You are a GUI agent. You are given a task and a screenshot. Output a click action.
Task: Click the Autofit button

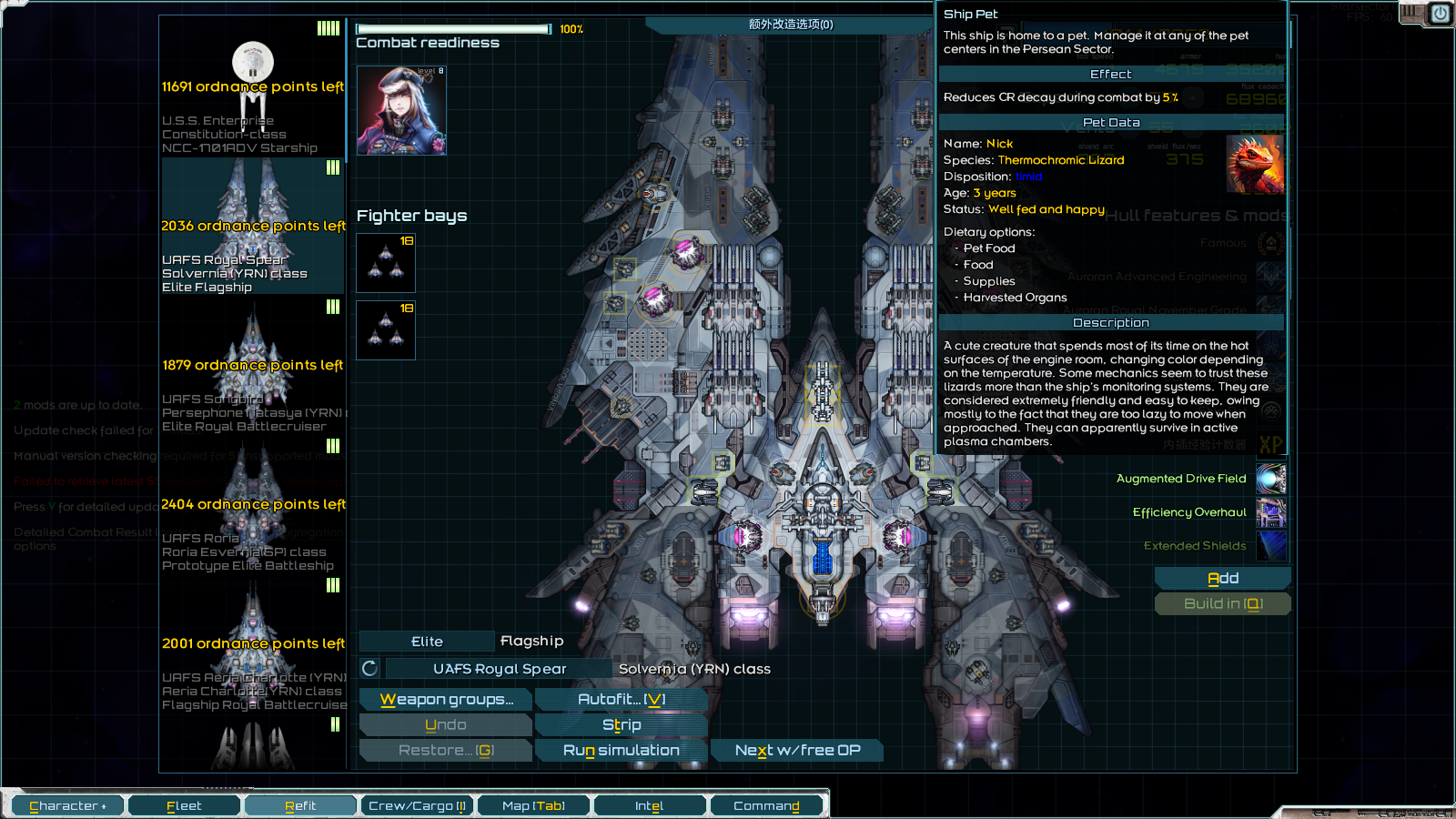pyautogui.click(x=622, y=699)
